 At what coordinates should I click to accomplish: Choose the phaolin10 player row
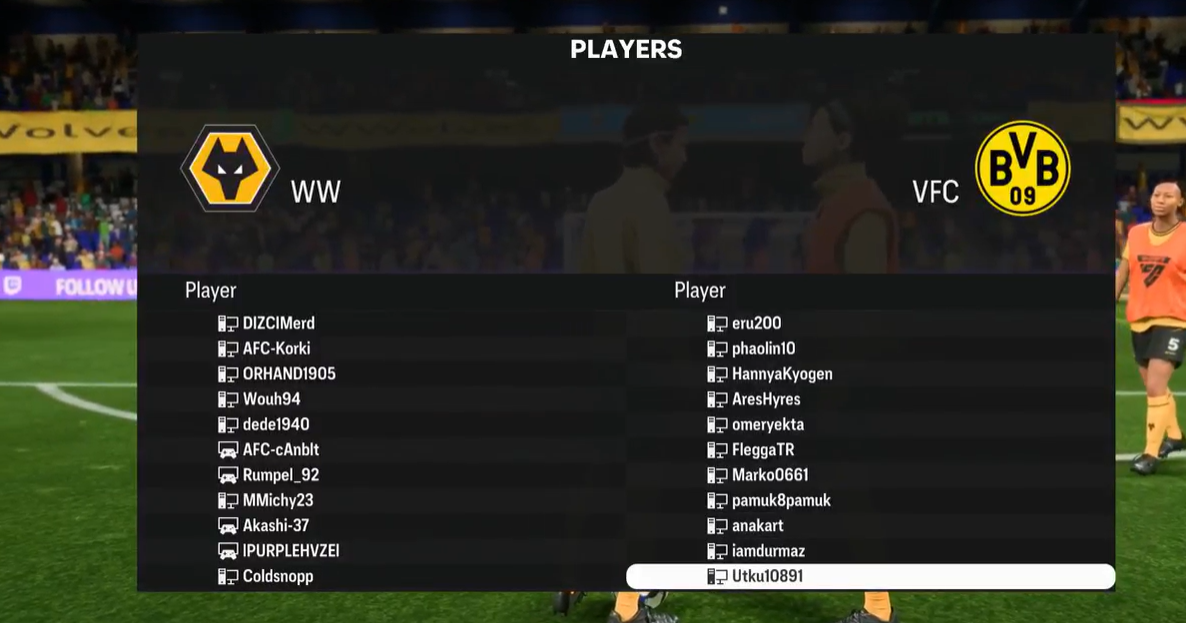(x=763, y=348)
